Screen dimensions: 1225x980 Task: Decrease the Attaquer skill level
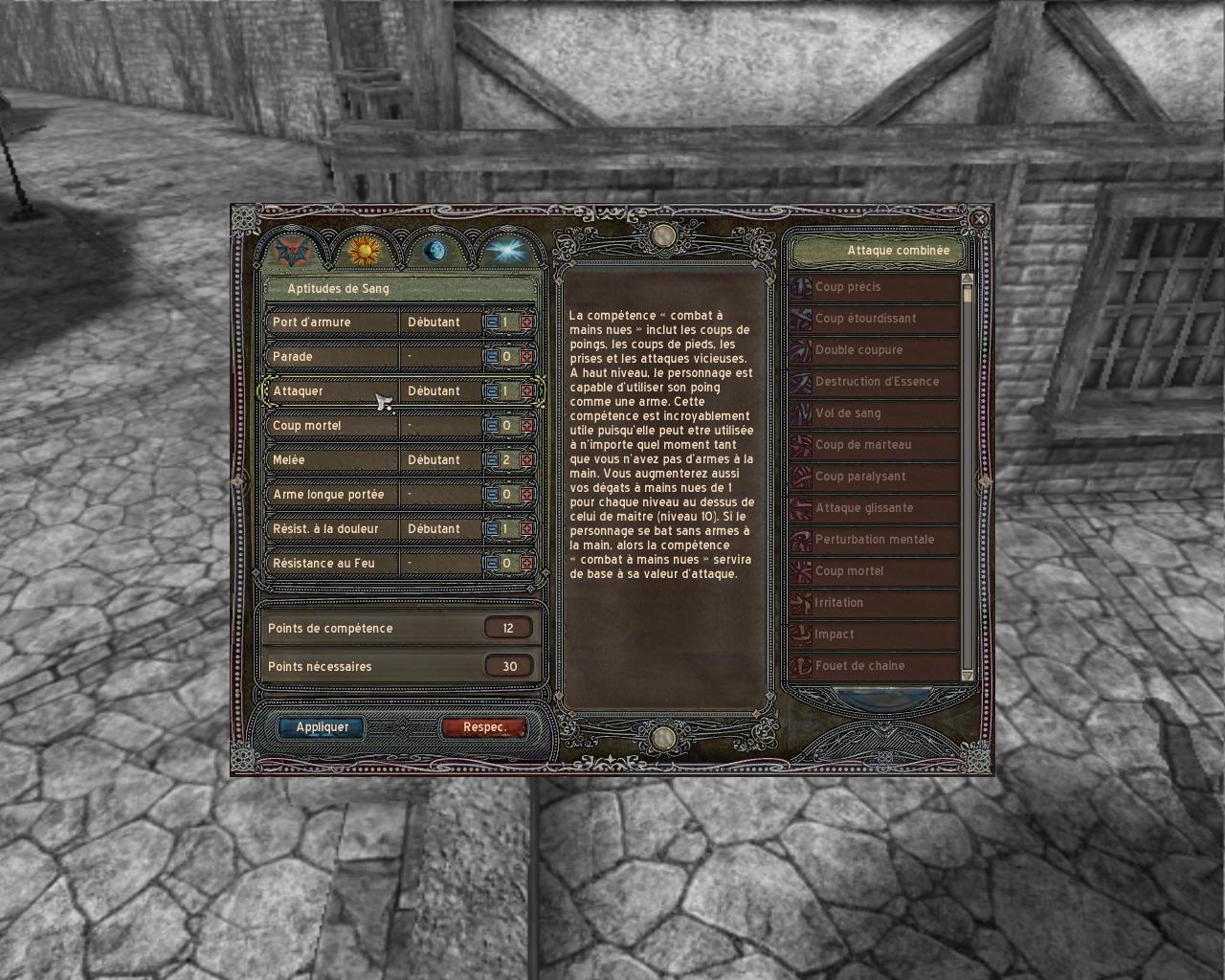491,391
